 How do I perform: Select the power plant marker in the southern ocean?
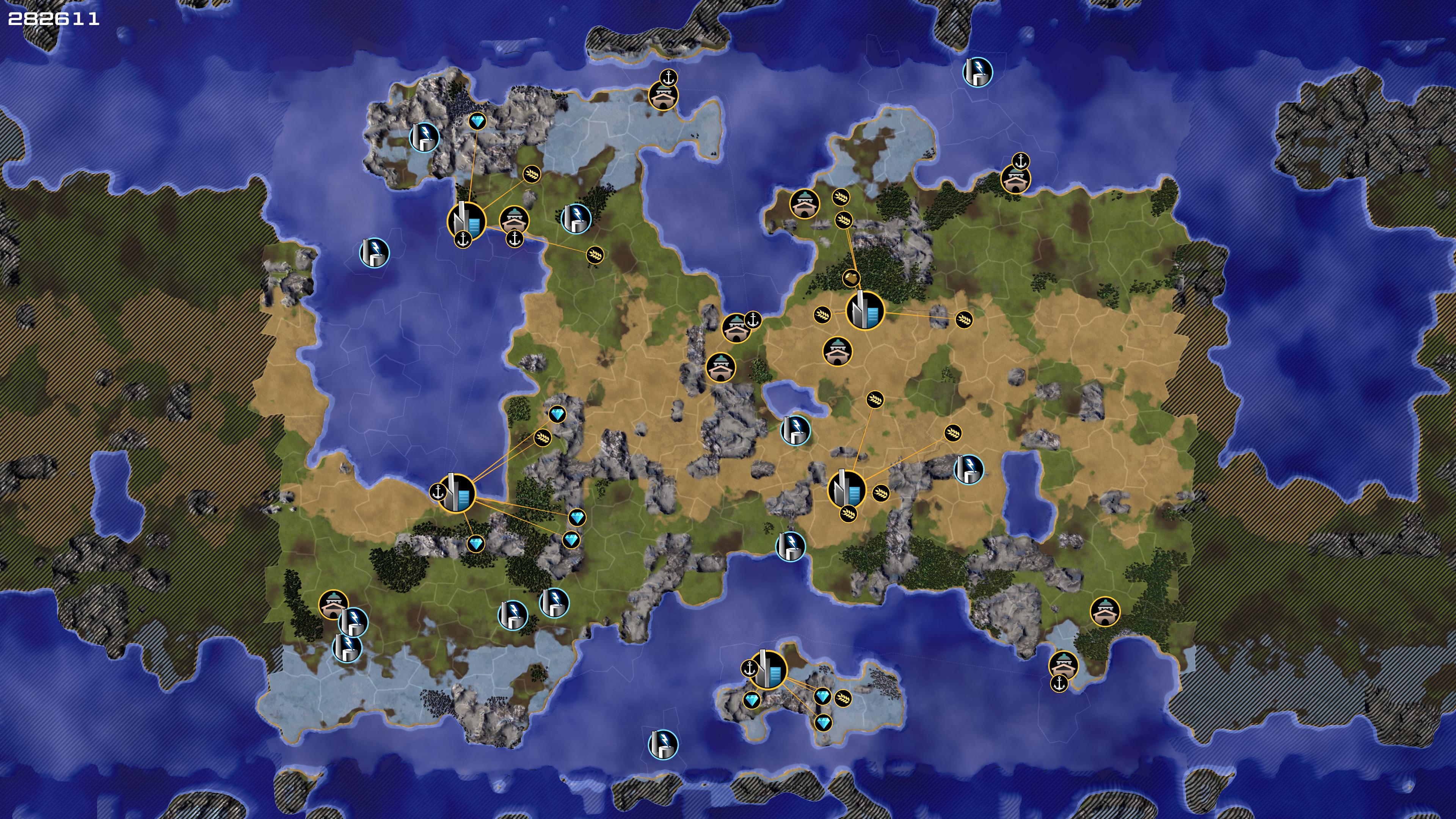click(662, 744)
